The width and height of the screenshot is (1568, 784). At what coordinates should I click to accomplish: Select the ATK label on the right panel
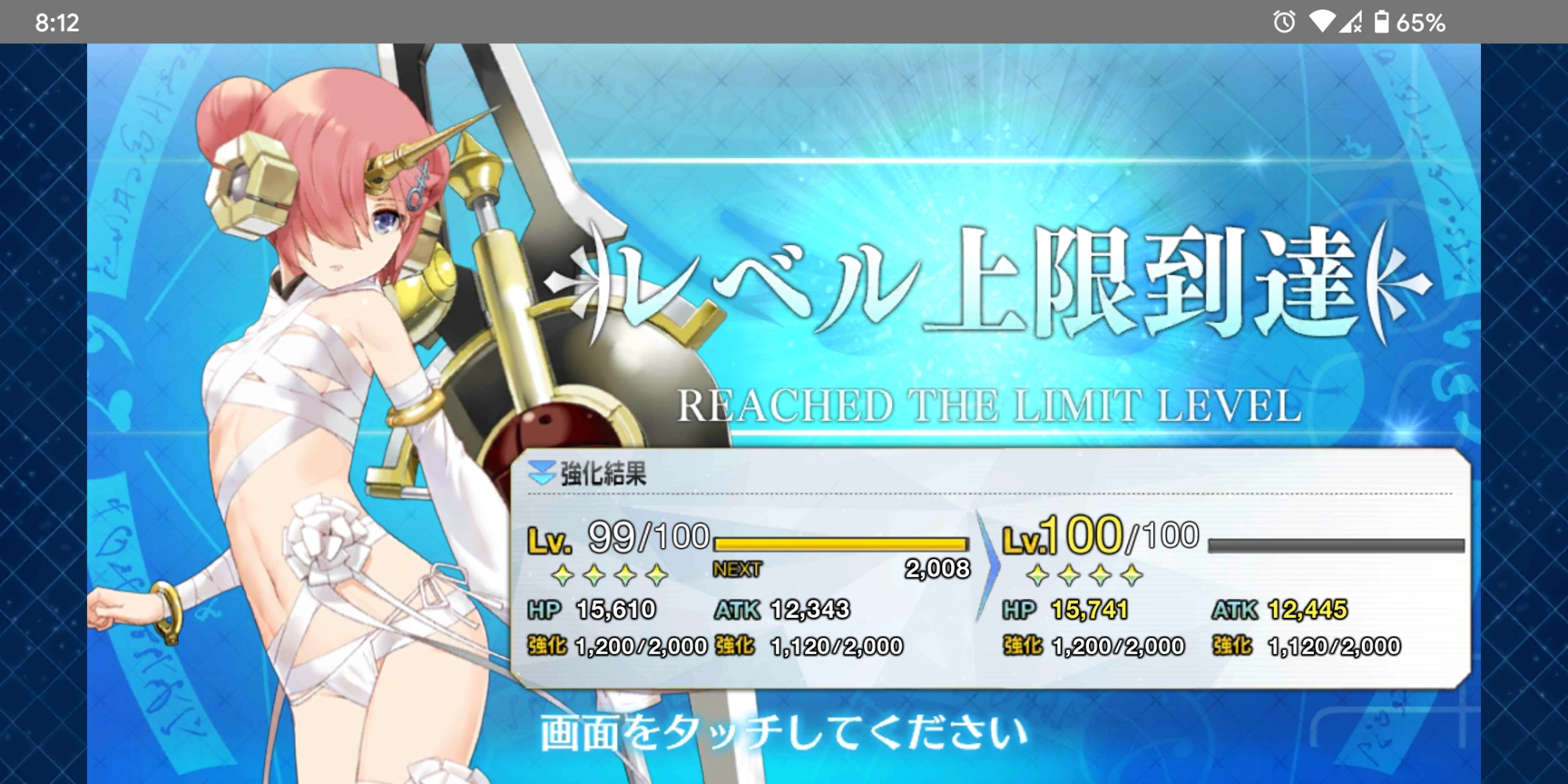1233,609
